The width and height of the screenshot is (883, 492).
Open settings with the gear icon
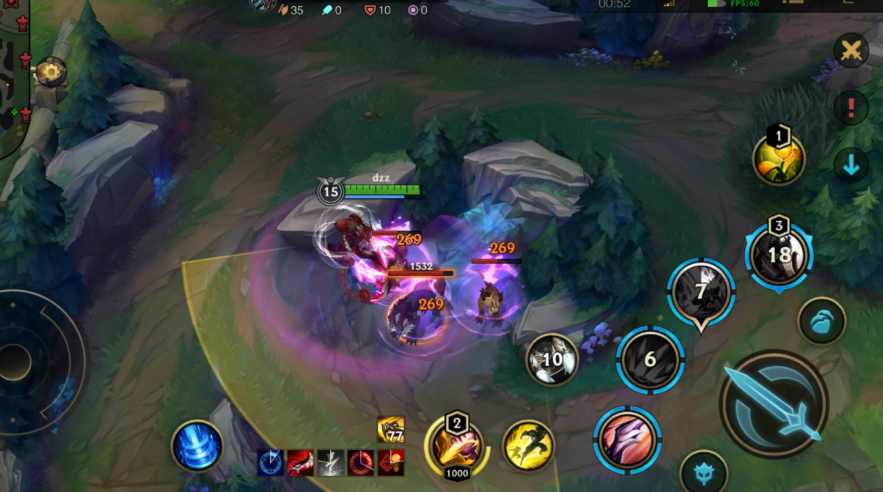49,72
